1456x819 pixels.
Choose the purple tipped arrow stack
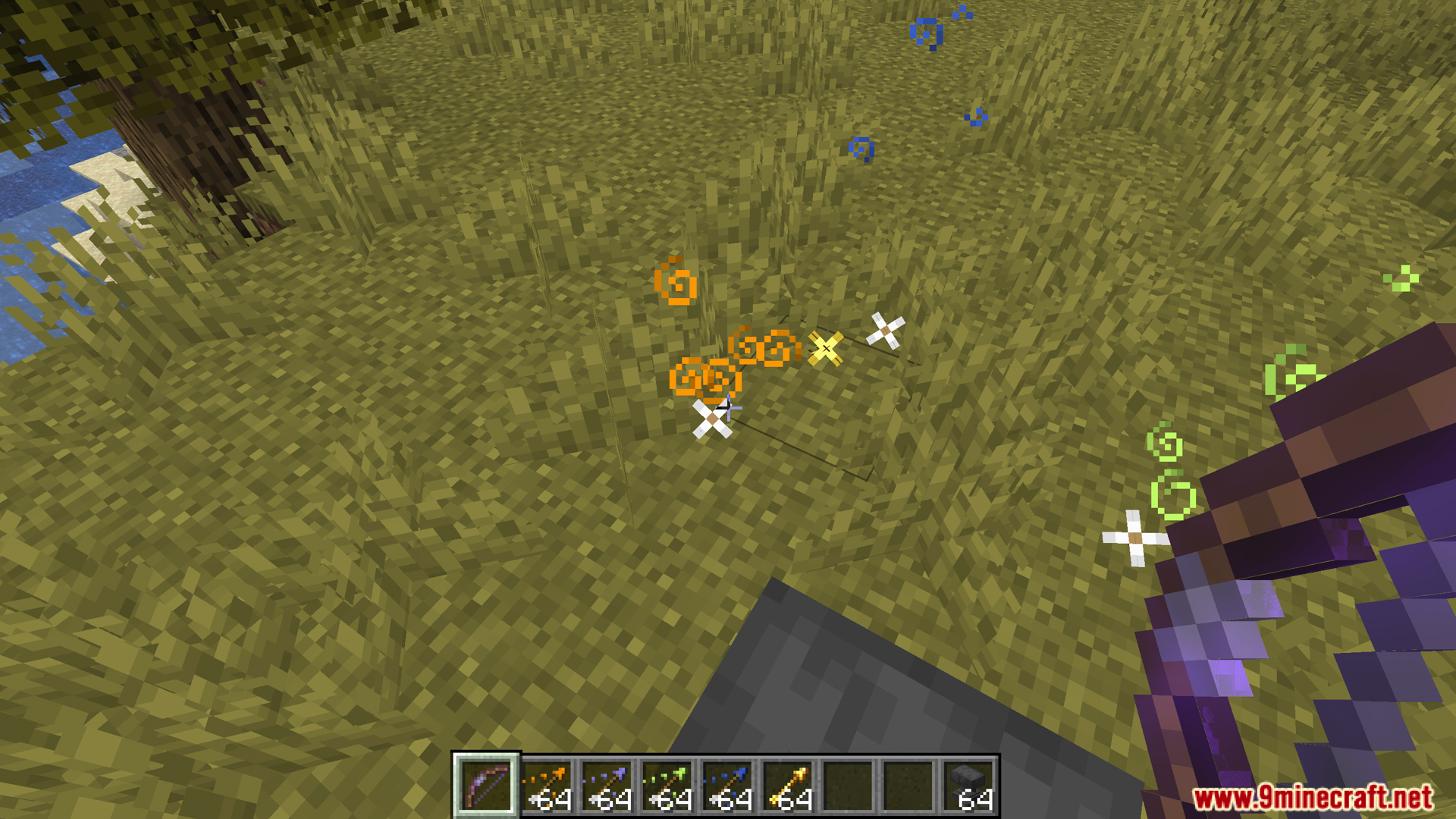point(607,787)
